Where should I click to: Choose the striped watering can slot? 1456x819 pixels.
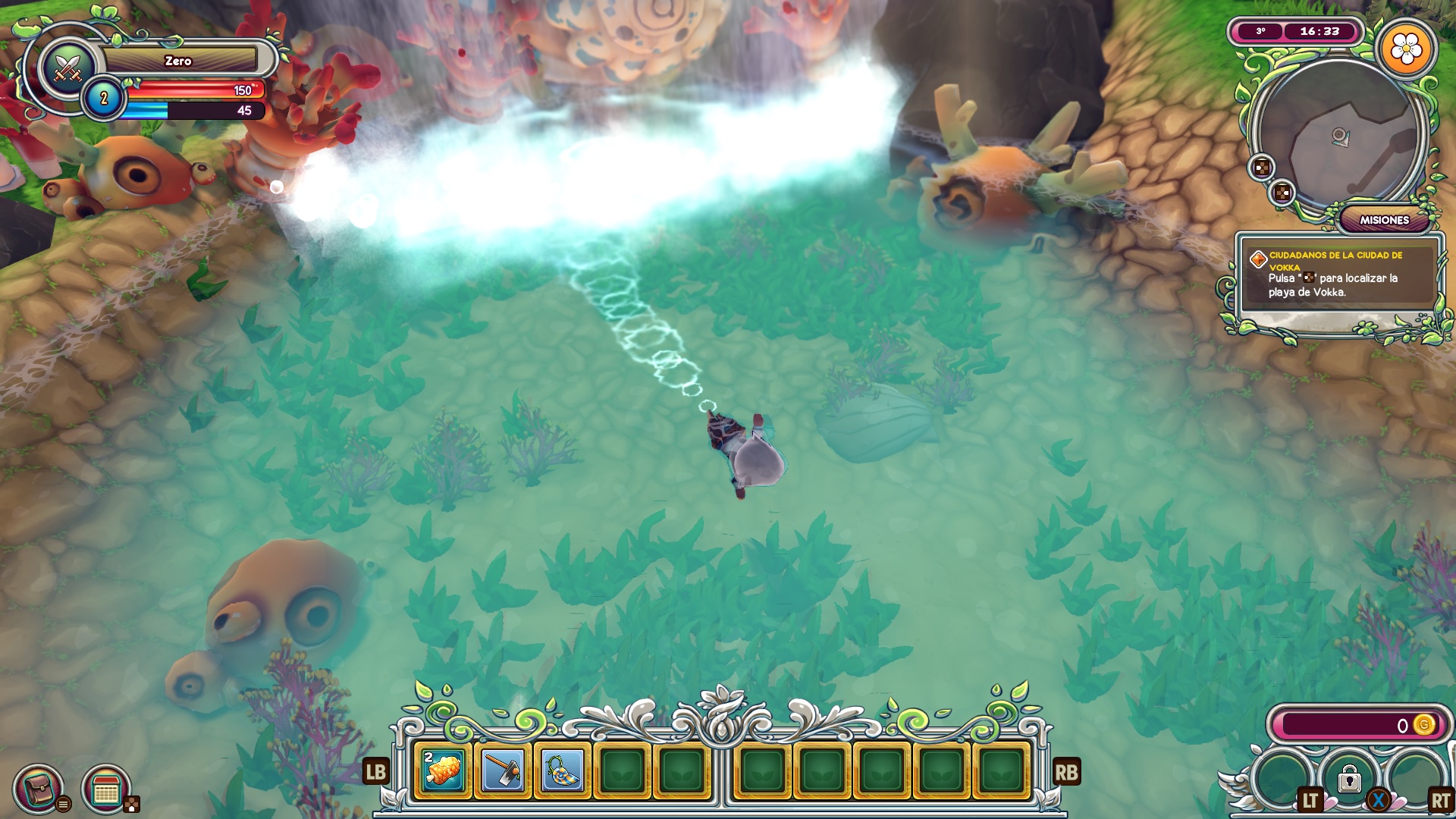563,772
